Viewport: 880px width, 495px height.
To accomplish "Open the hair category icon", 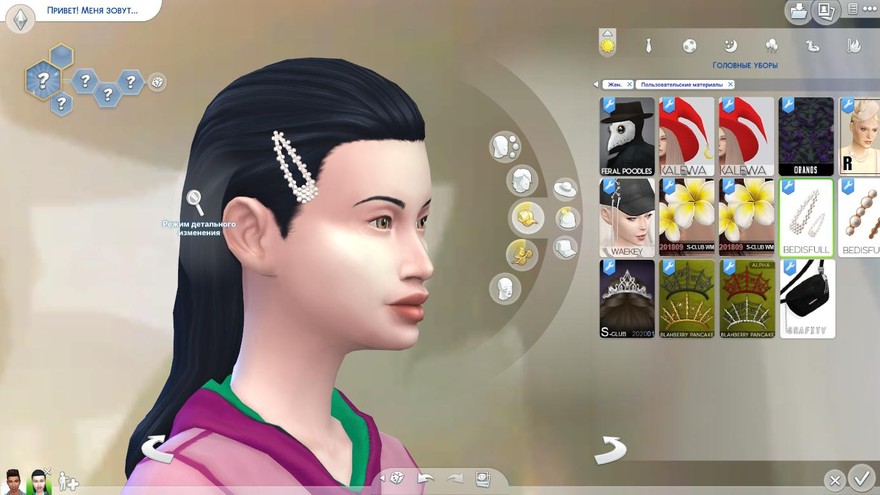I will click(x=523, y=181).
